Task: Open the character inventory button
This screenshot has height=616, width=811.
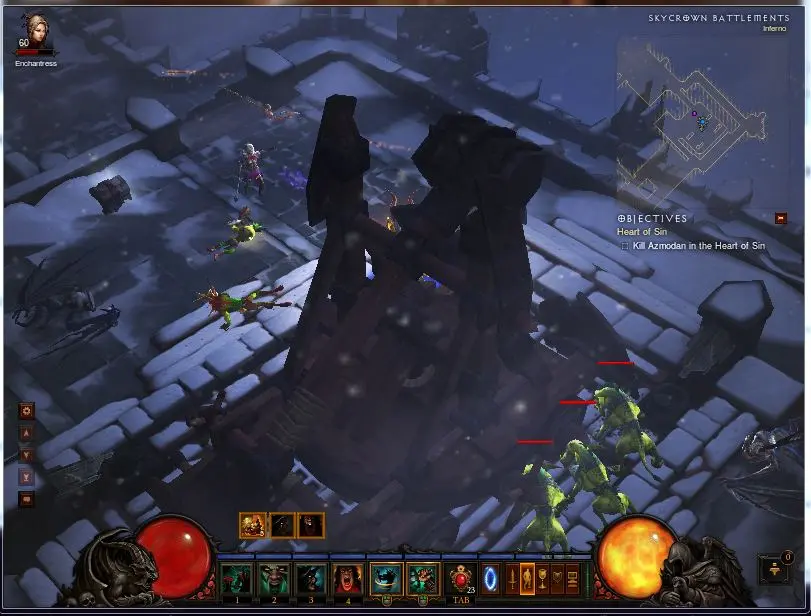Action: [527, 579]
